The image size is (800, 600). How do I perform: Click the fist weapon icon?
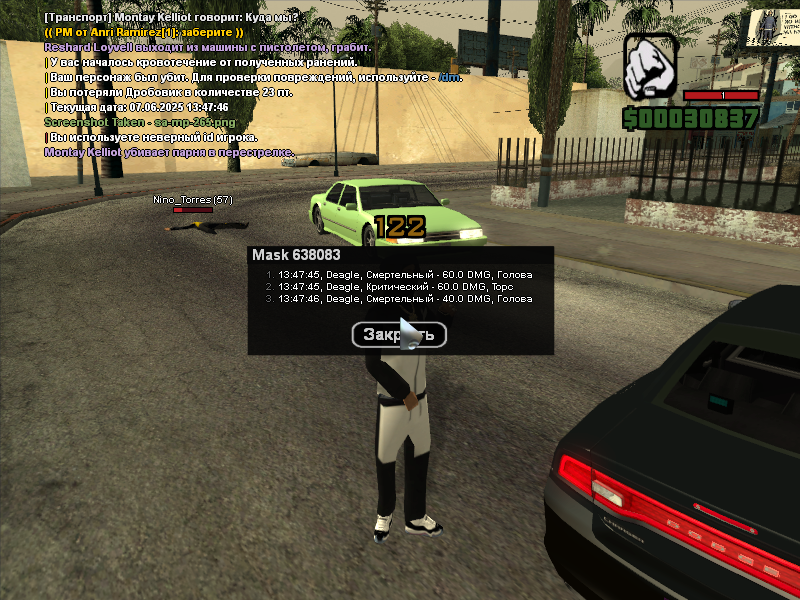click(x=651, y=68)
